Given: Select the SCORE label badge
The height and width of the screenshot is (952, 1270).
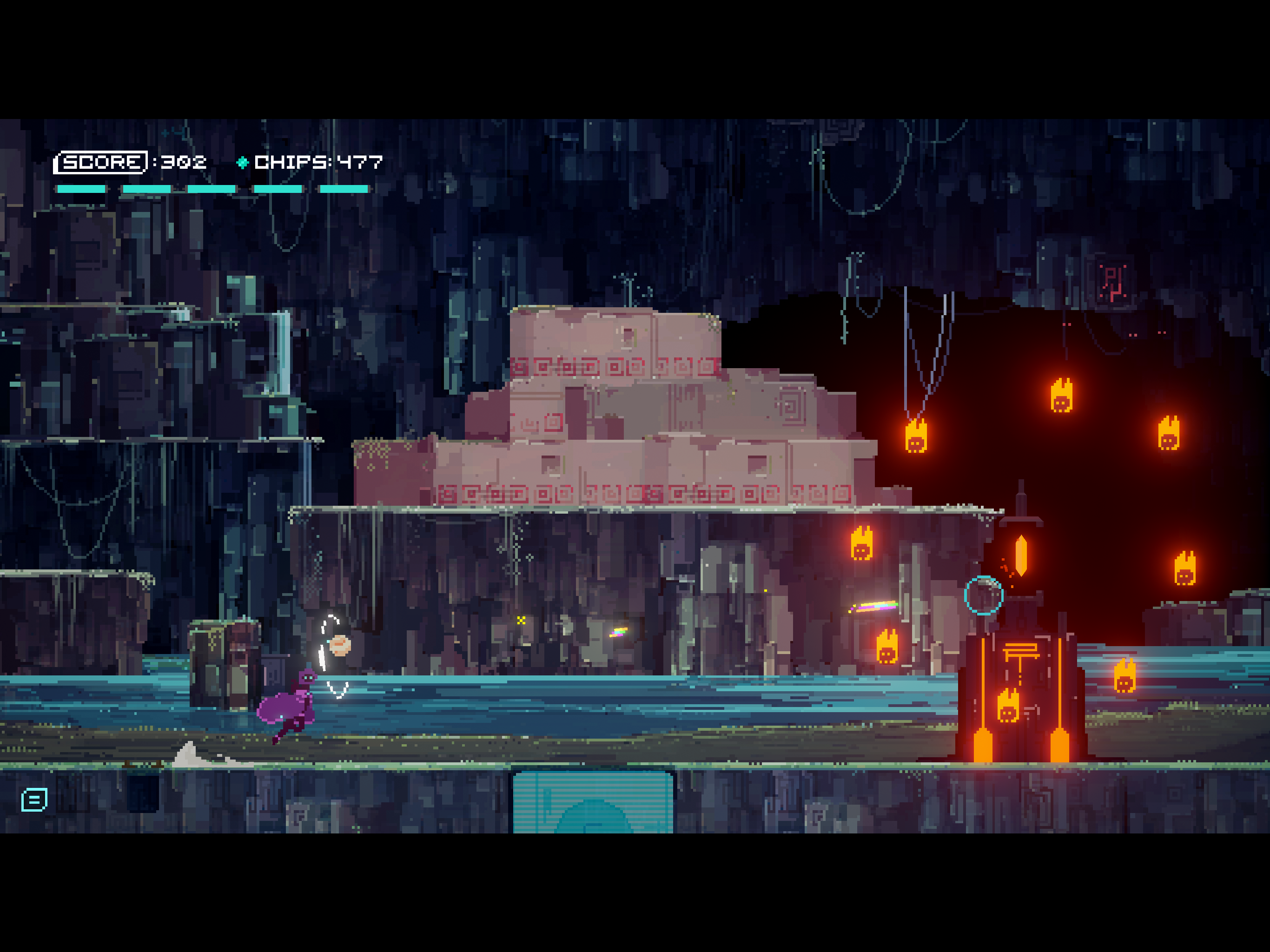Looking at the screenshot, I should click(x=102, y=163).
